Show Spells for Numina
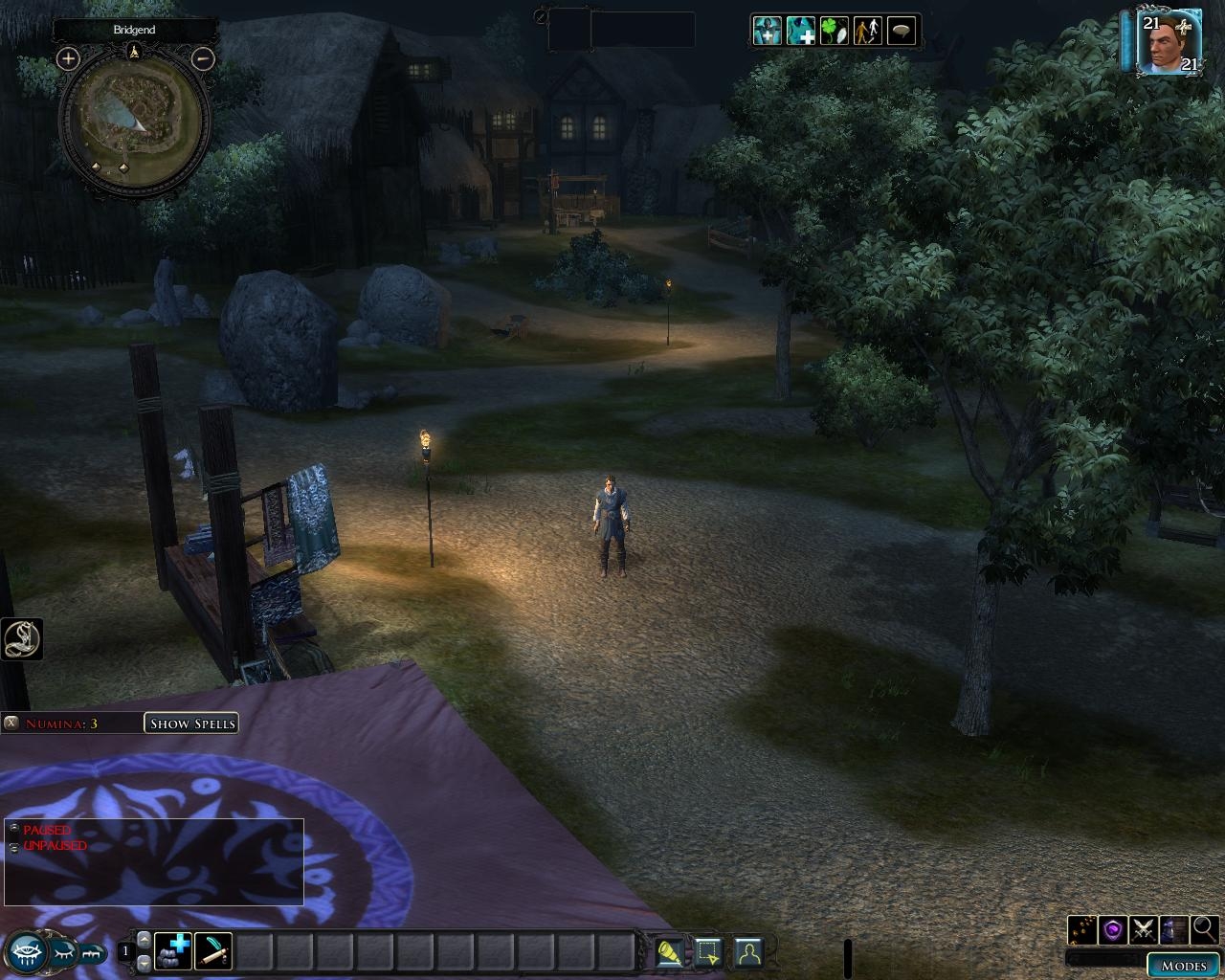 pyautogui.click(x=191, y=724)
